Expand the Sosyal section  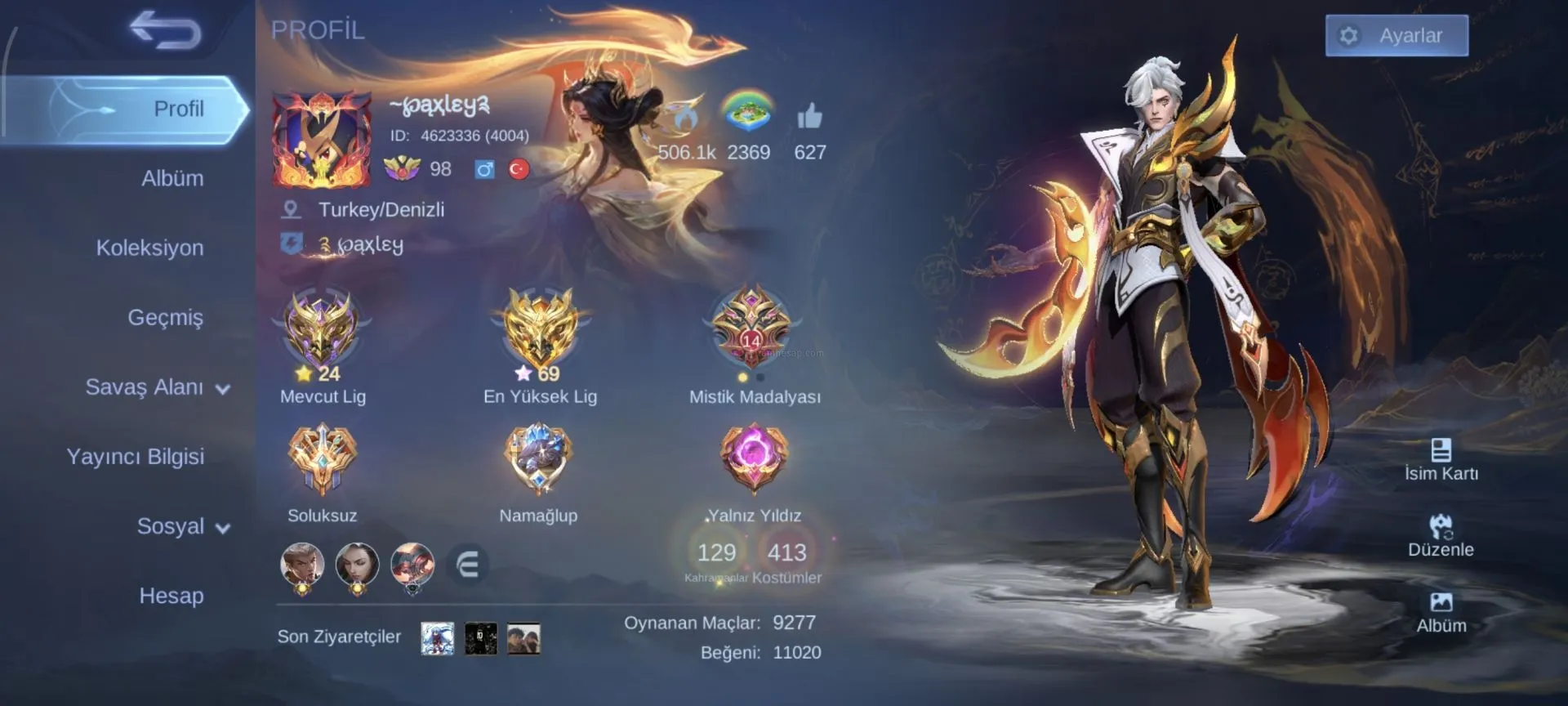point(182,526)
